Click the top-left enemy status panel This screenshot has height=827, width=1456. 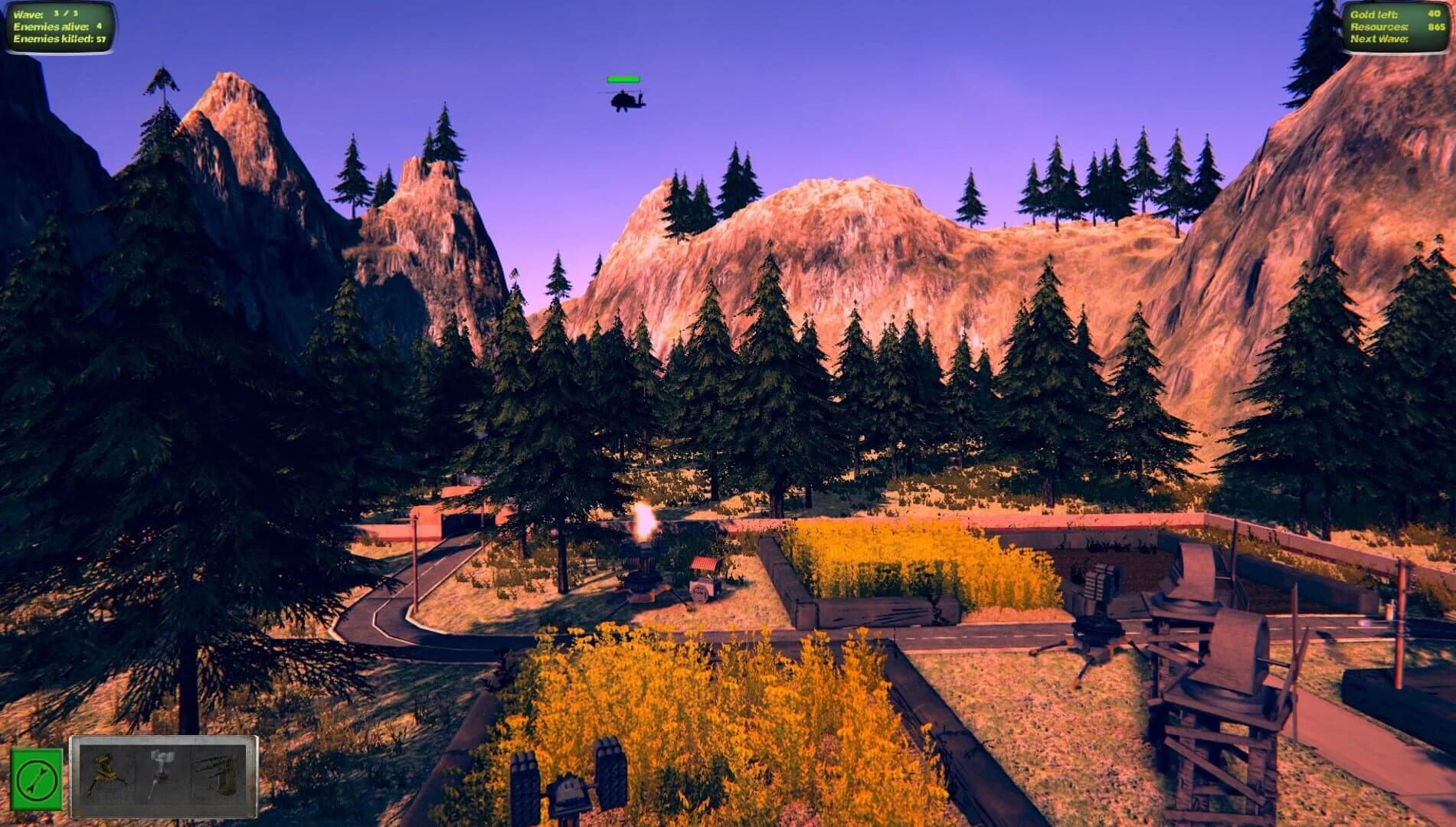pos(57,24)
